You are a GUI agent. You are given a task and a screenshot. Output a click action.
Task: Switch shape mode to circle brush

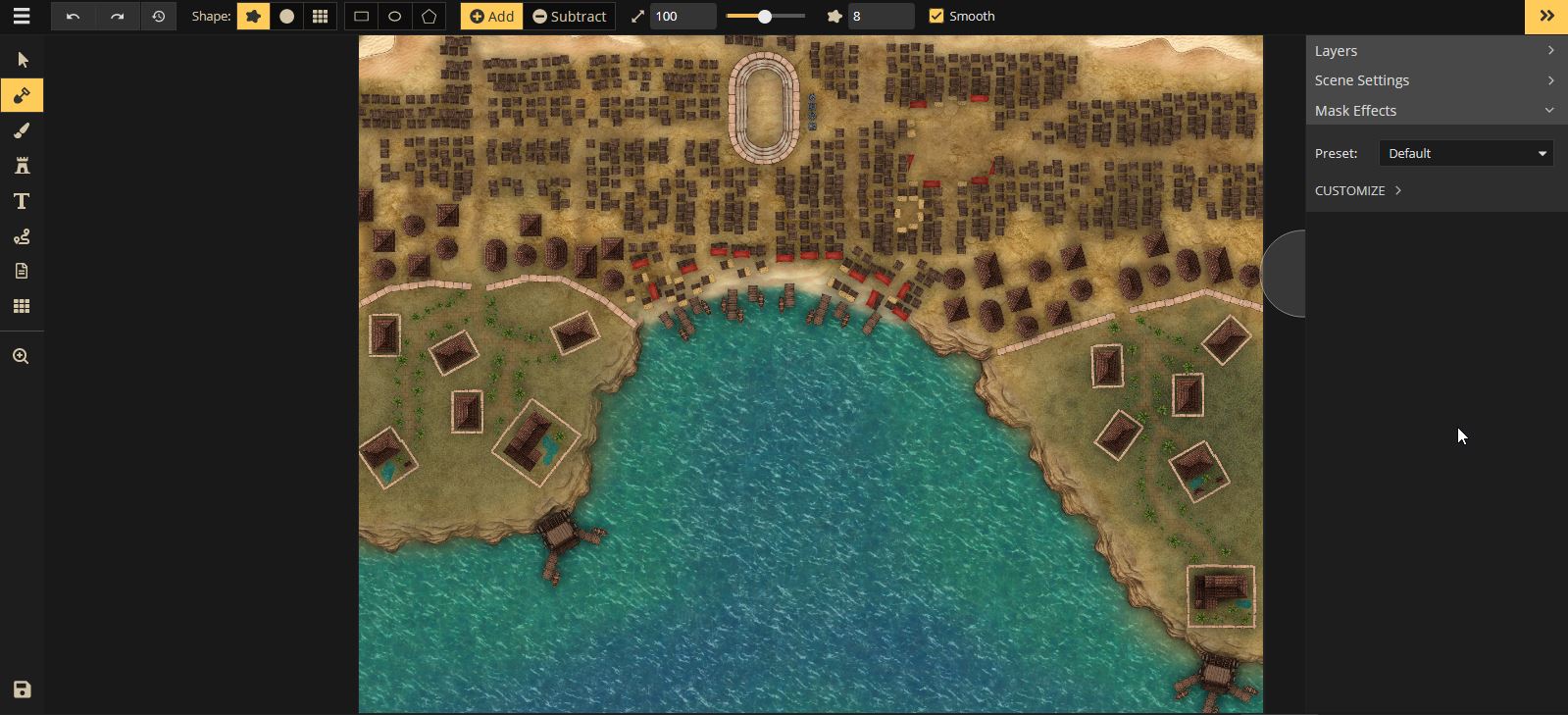[287, 16]
